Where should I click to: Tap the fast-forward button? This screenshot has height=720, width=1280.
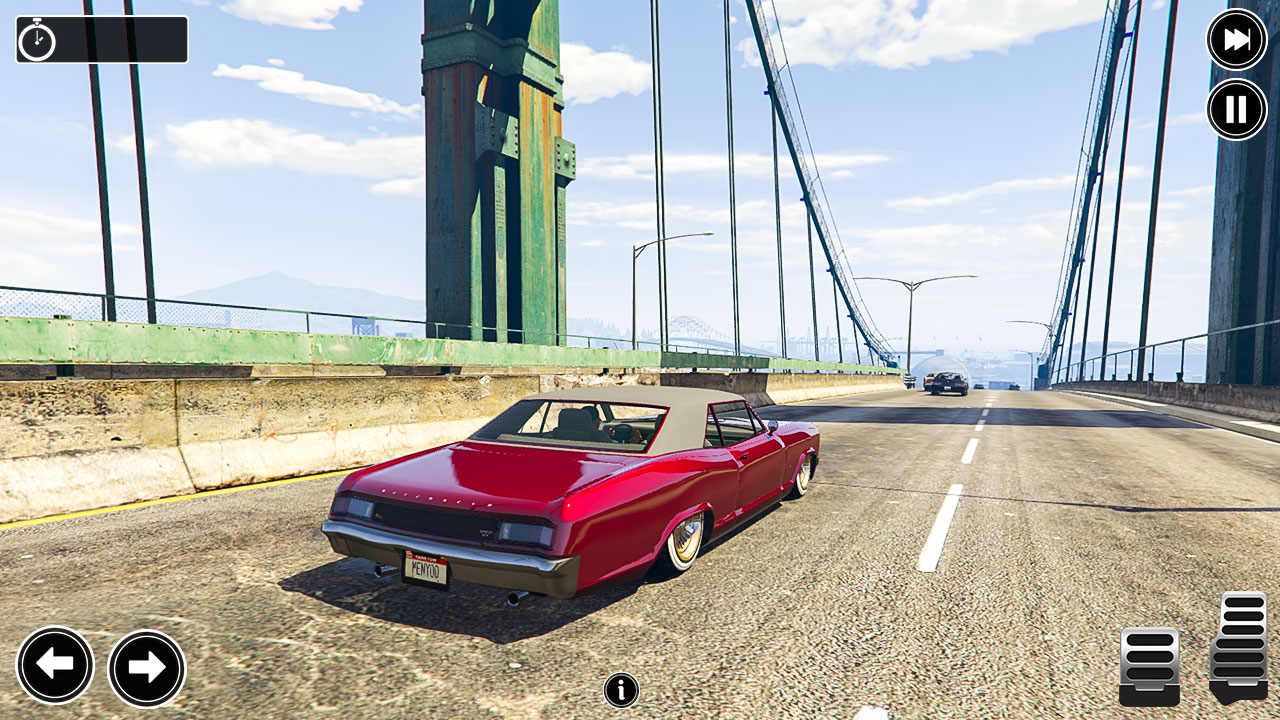(x=1236, y=40)
